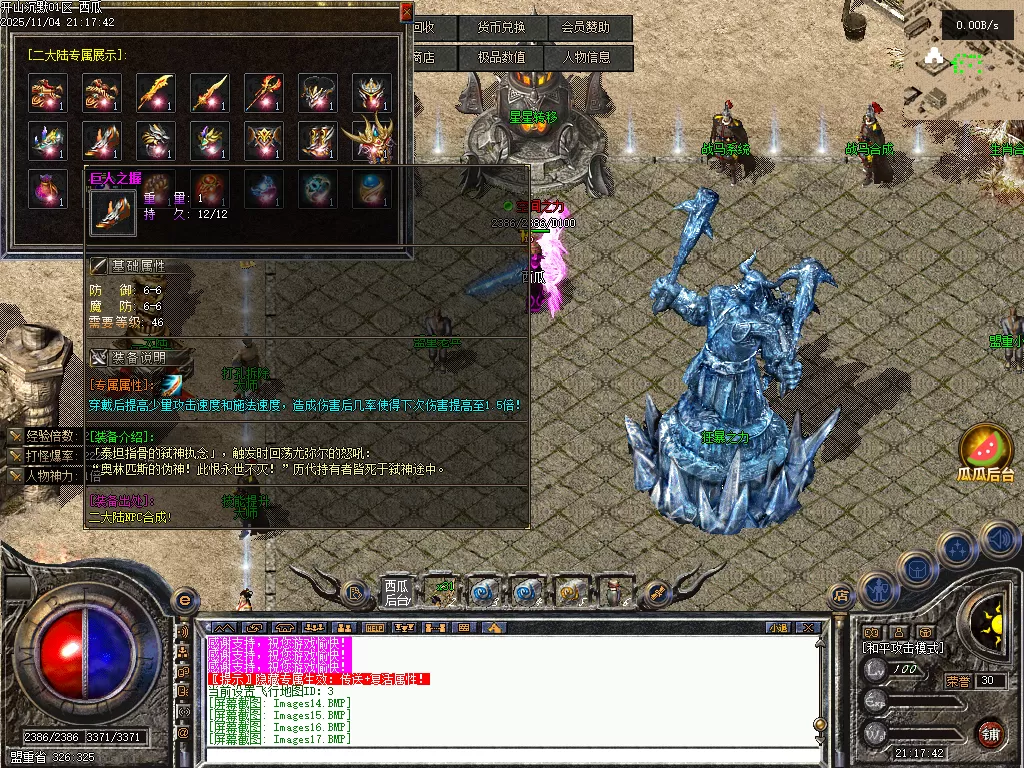This screenshot has width=1024, height=768.
Task: Close the 二大陆专属展示 item panel
Action: click(x=406, y=12)
